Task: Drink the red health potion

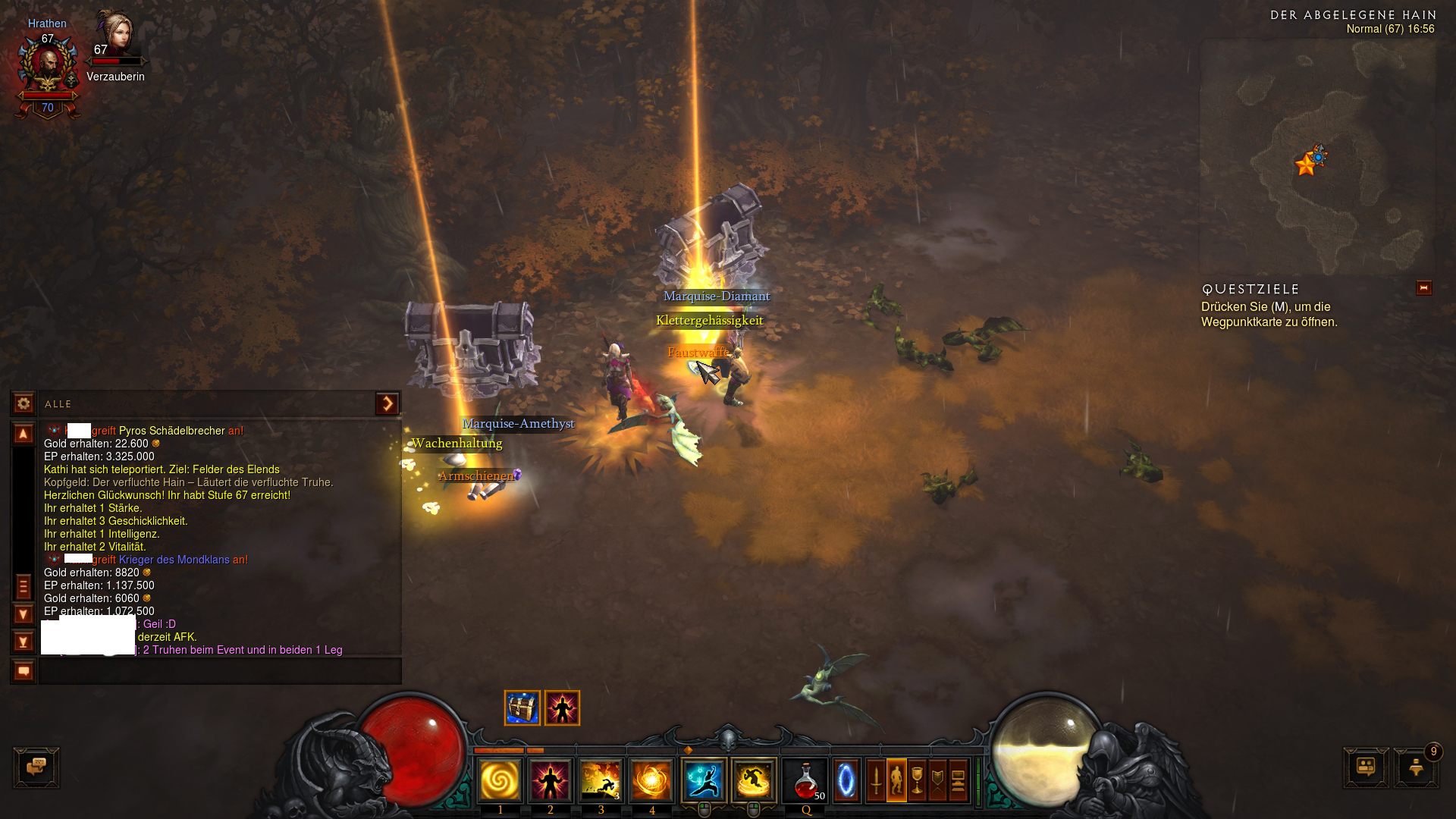Action: (x=805, y=780)
